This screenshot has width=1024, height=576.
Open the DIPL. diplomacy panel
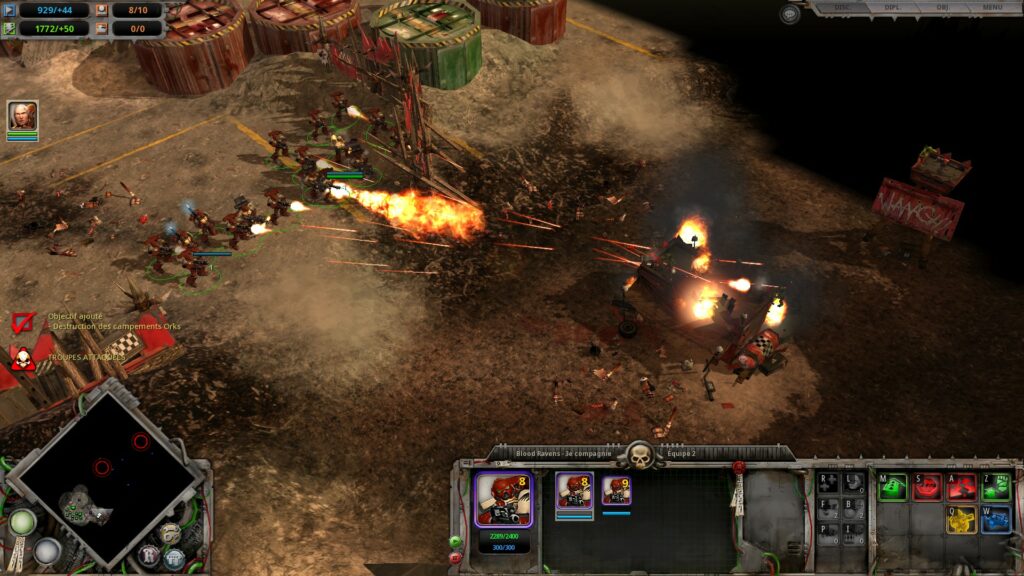[x=891, y=7]
